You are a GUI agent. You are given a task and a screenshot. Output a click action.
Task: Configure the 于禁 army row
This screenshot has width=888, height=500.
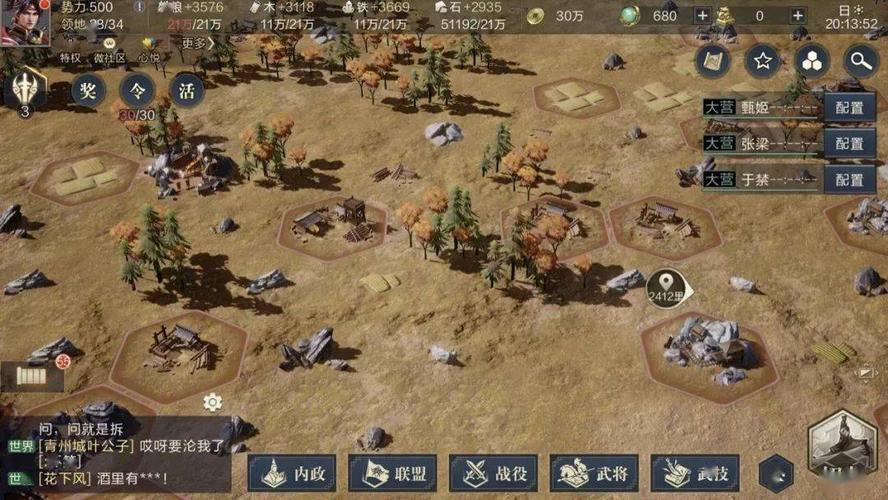[x=849, y=180]
